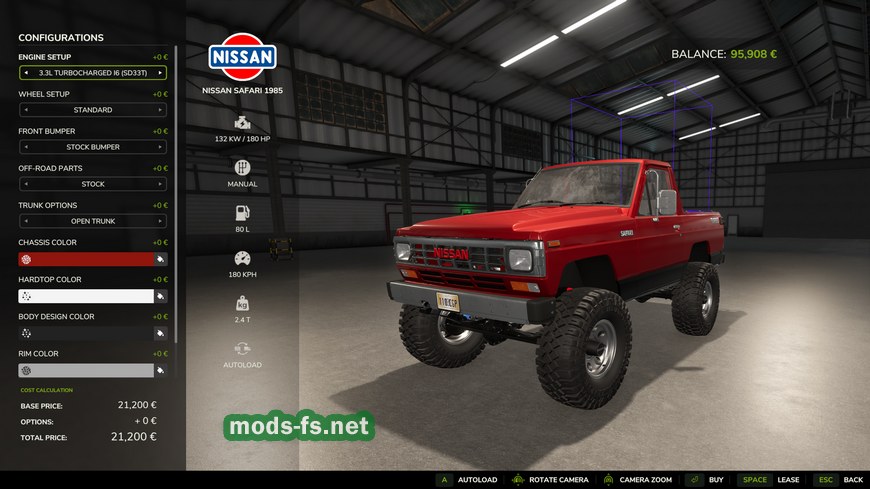Switch to next wheel setup option
Screen dimensions: 870x489
pyautogui.click(x=160, y=110)
